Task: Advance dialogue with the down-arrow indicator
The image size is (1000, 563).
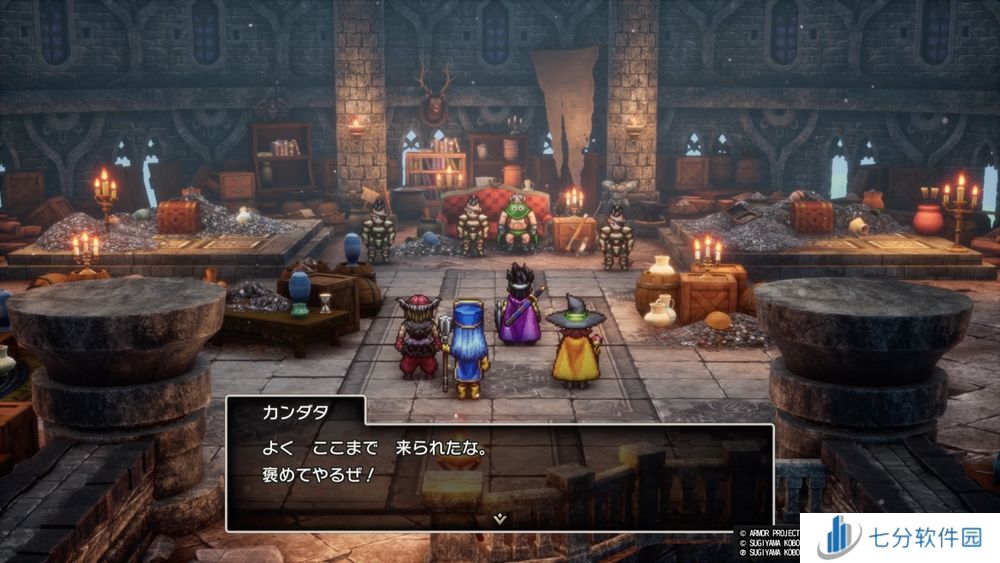Action: (500, 518)
